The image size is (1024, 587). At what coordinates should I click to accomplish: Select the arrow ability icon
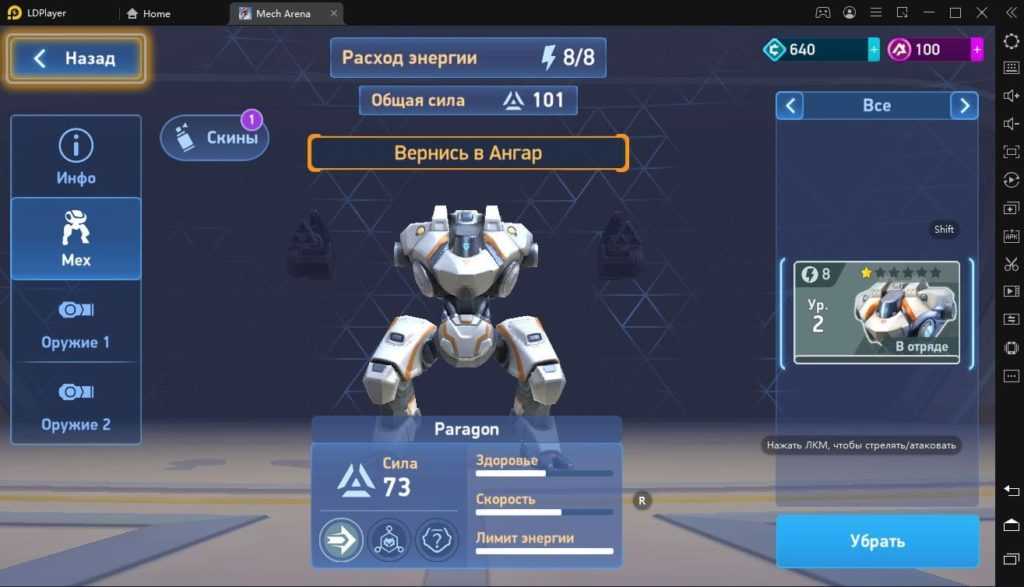pyautogui.click(x=341, y=540)
